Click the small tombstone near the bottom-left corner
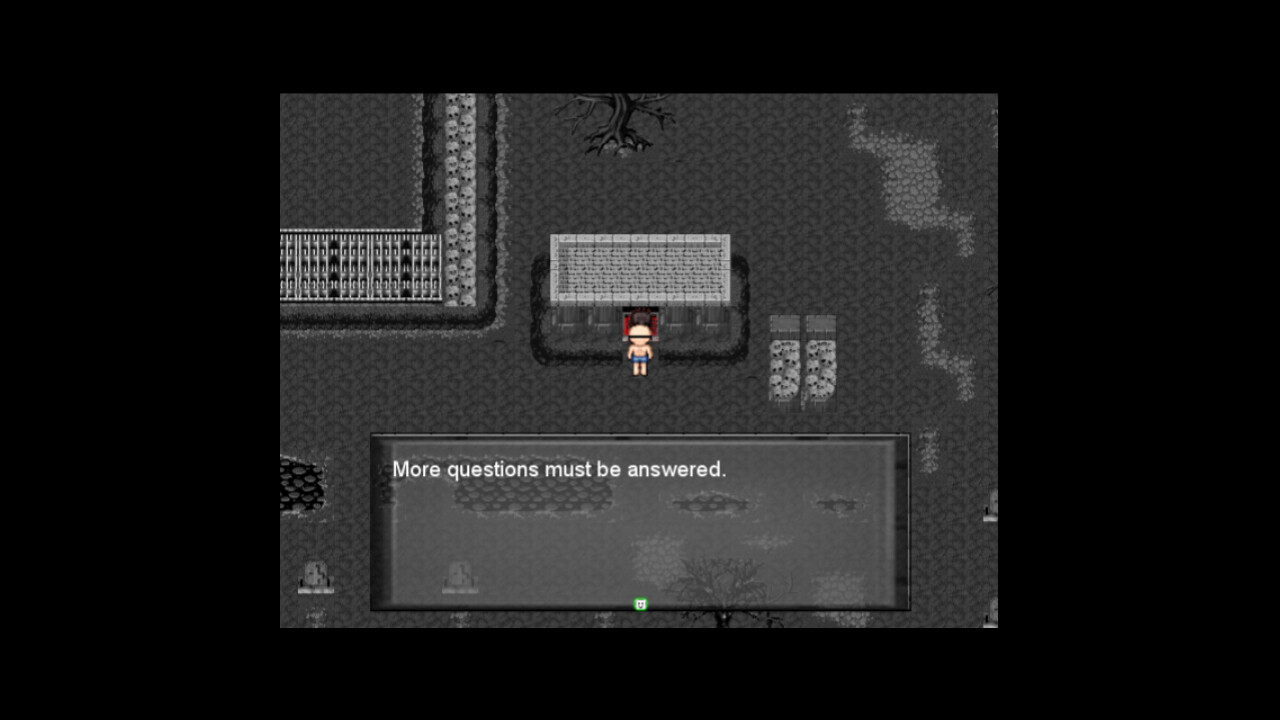The image size is (1280, 720). point(314,578)
